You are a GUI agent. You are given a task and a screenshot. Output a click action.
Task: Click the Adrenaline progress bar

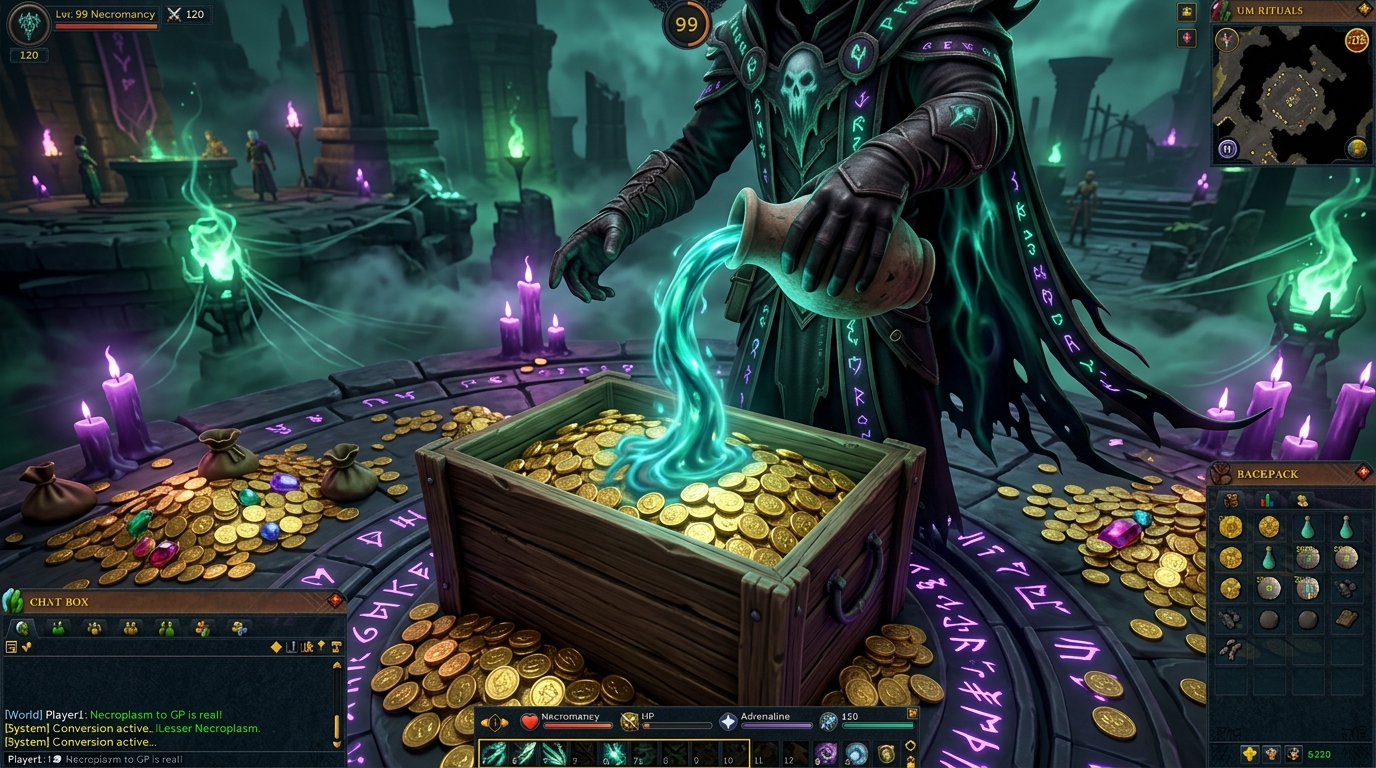click(x=776, y=725)
